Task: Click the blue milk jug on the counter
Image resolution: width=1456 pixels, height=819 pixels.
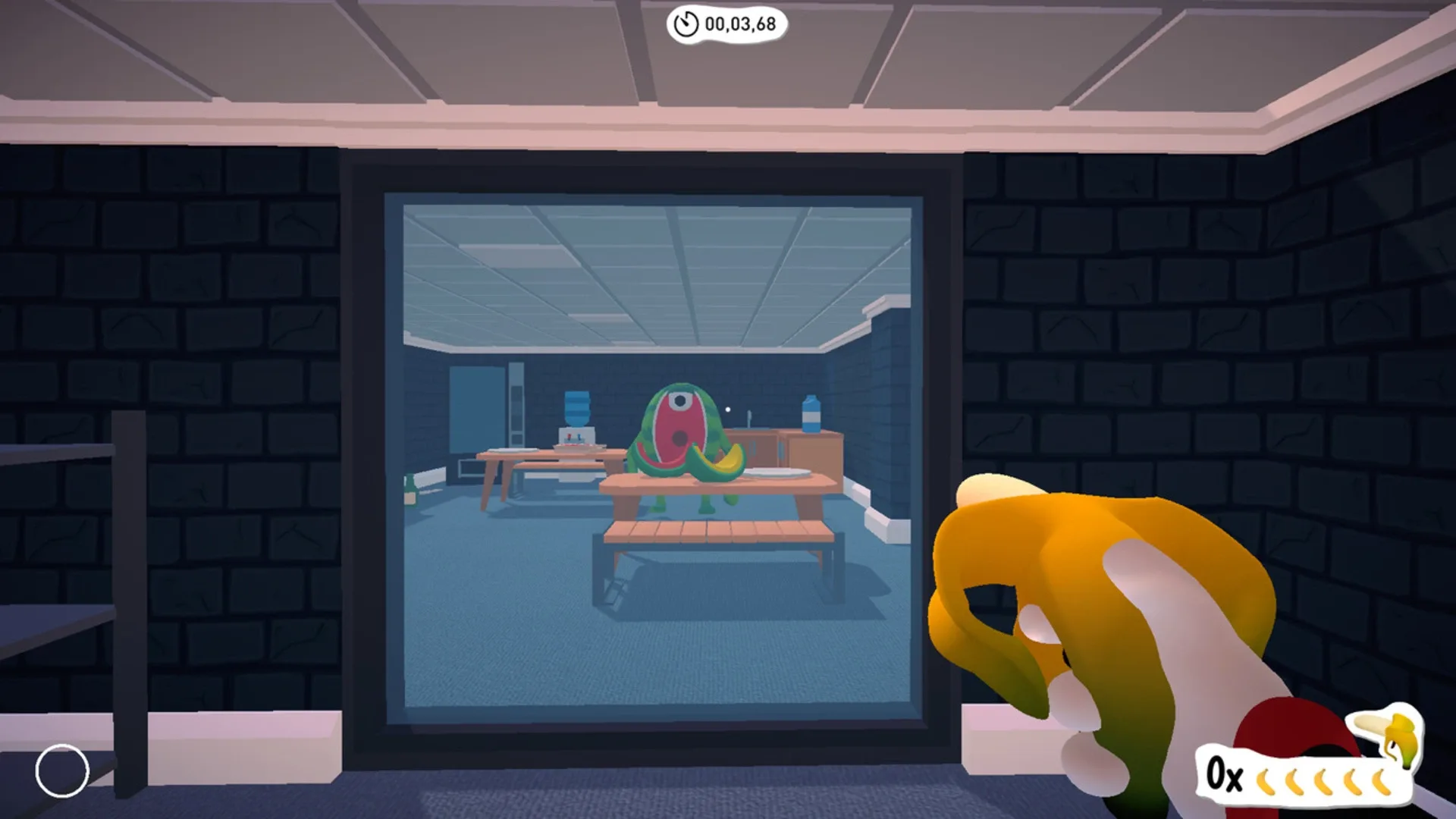Action: [811, 413]
